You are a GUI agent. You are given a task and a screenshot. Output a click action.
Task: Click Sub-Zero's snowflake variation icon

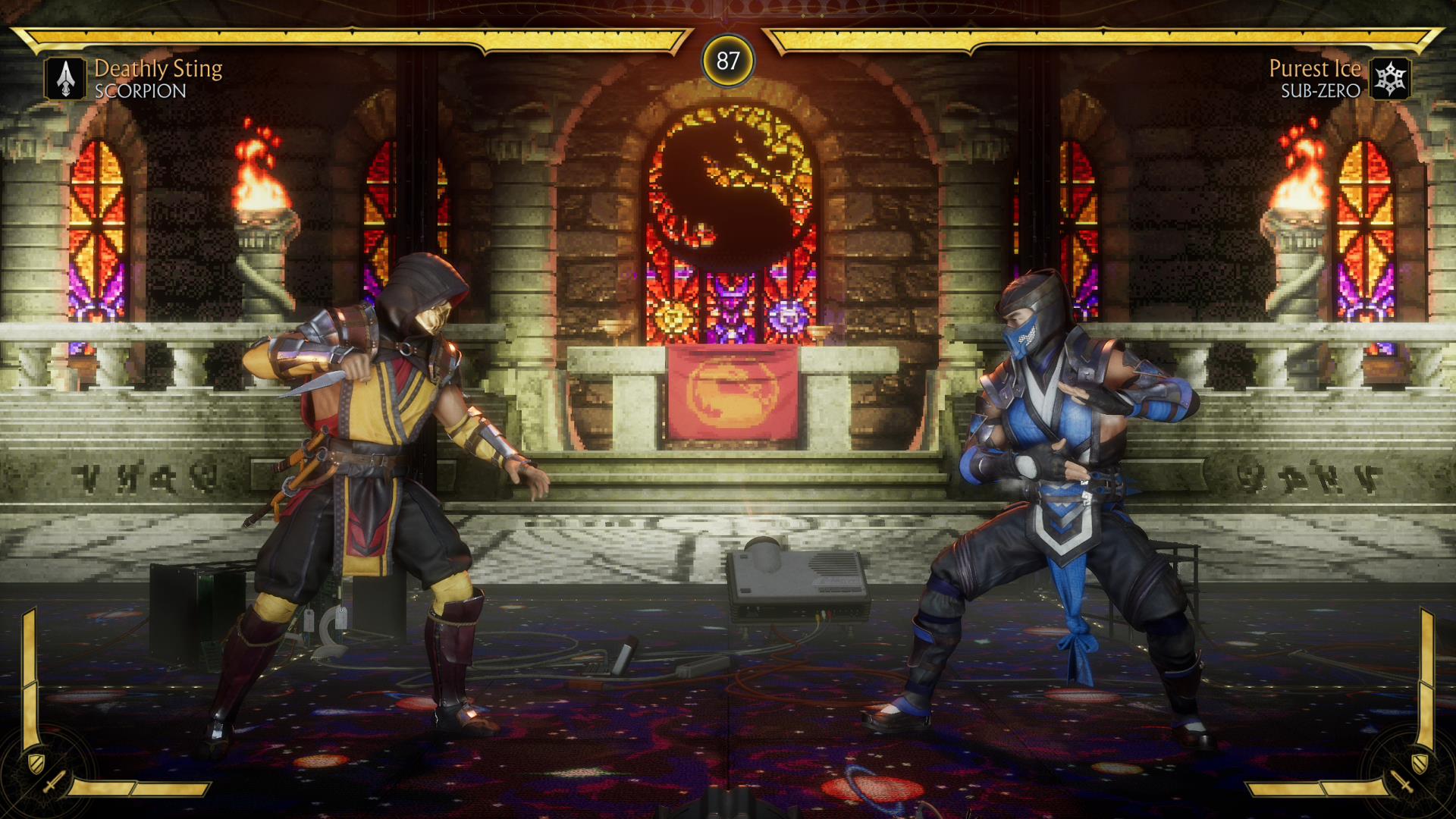1390,79
